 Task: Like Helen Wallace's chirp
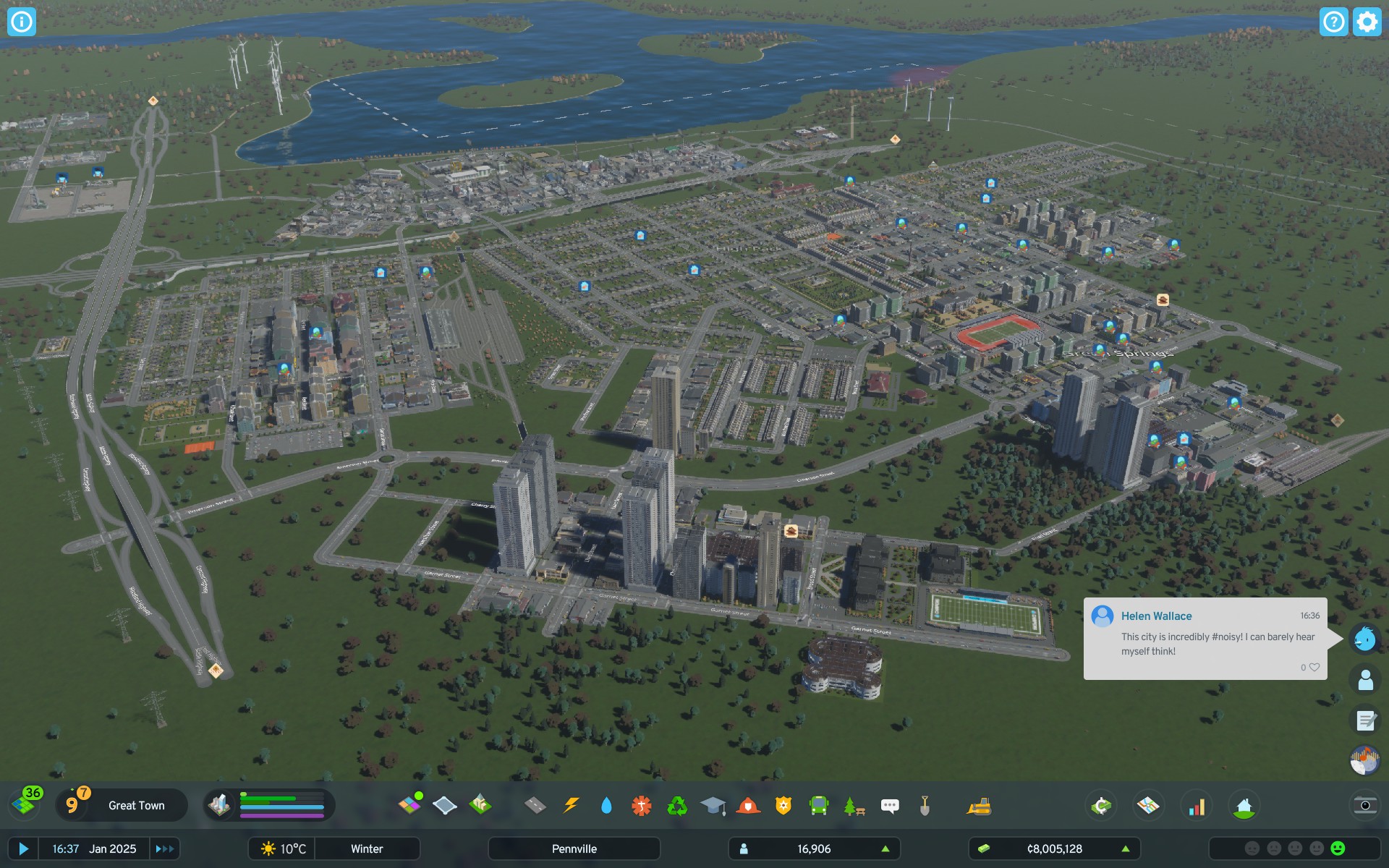point(1314,667)
